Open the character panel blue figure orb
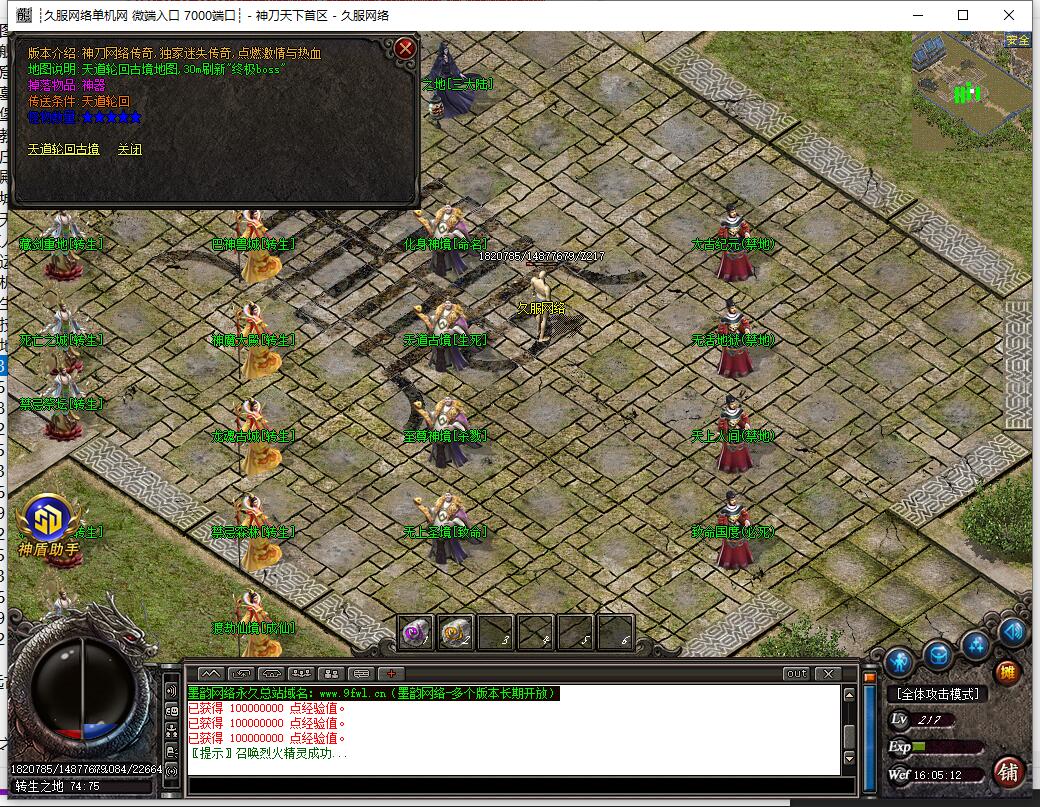Image resolution: width=1040 pixels, height=807 pixels. click(899, 661)
